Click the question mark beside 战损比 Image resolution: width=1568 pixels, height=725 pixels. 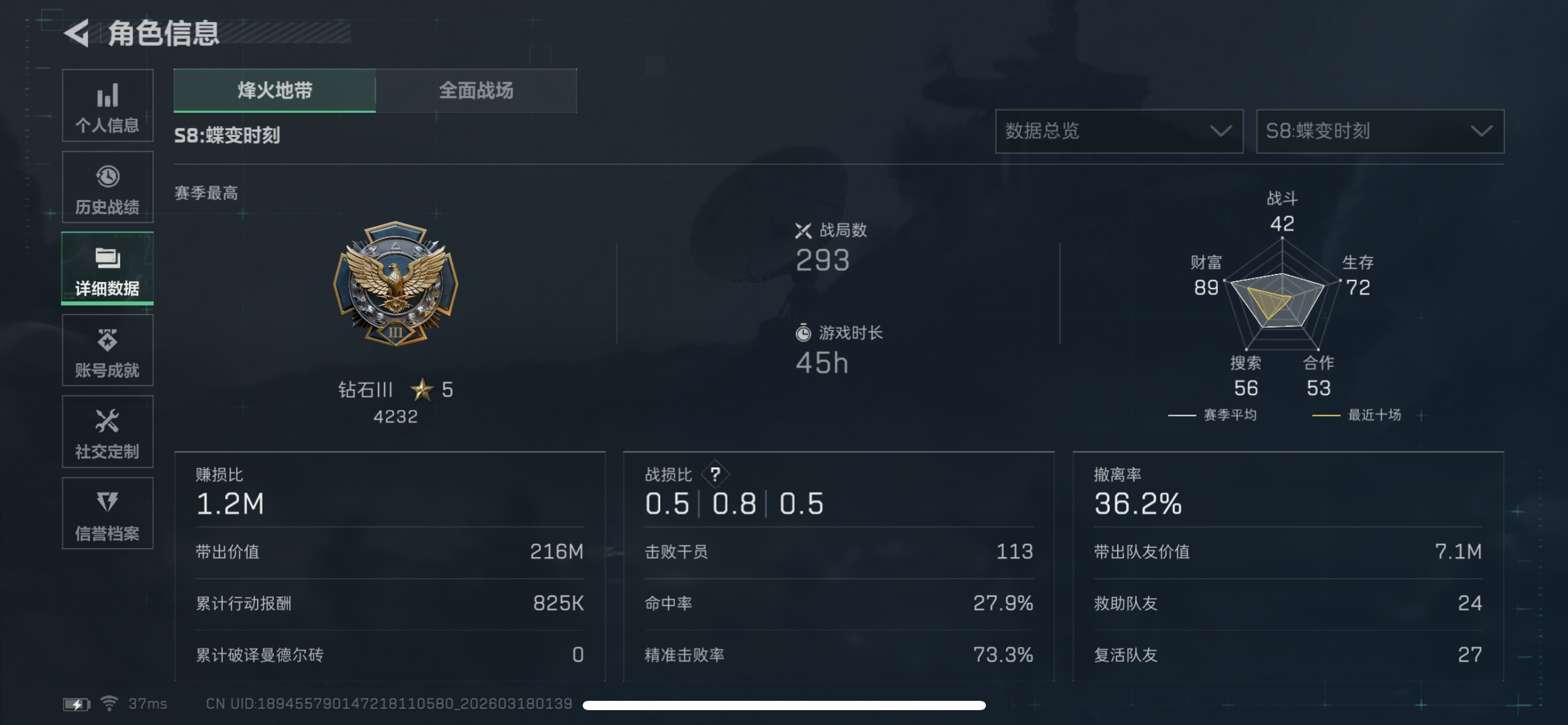tap(715, 475)
